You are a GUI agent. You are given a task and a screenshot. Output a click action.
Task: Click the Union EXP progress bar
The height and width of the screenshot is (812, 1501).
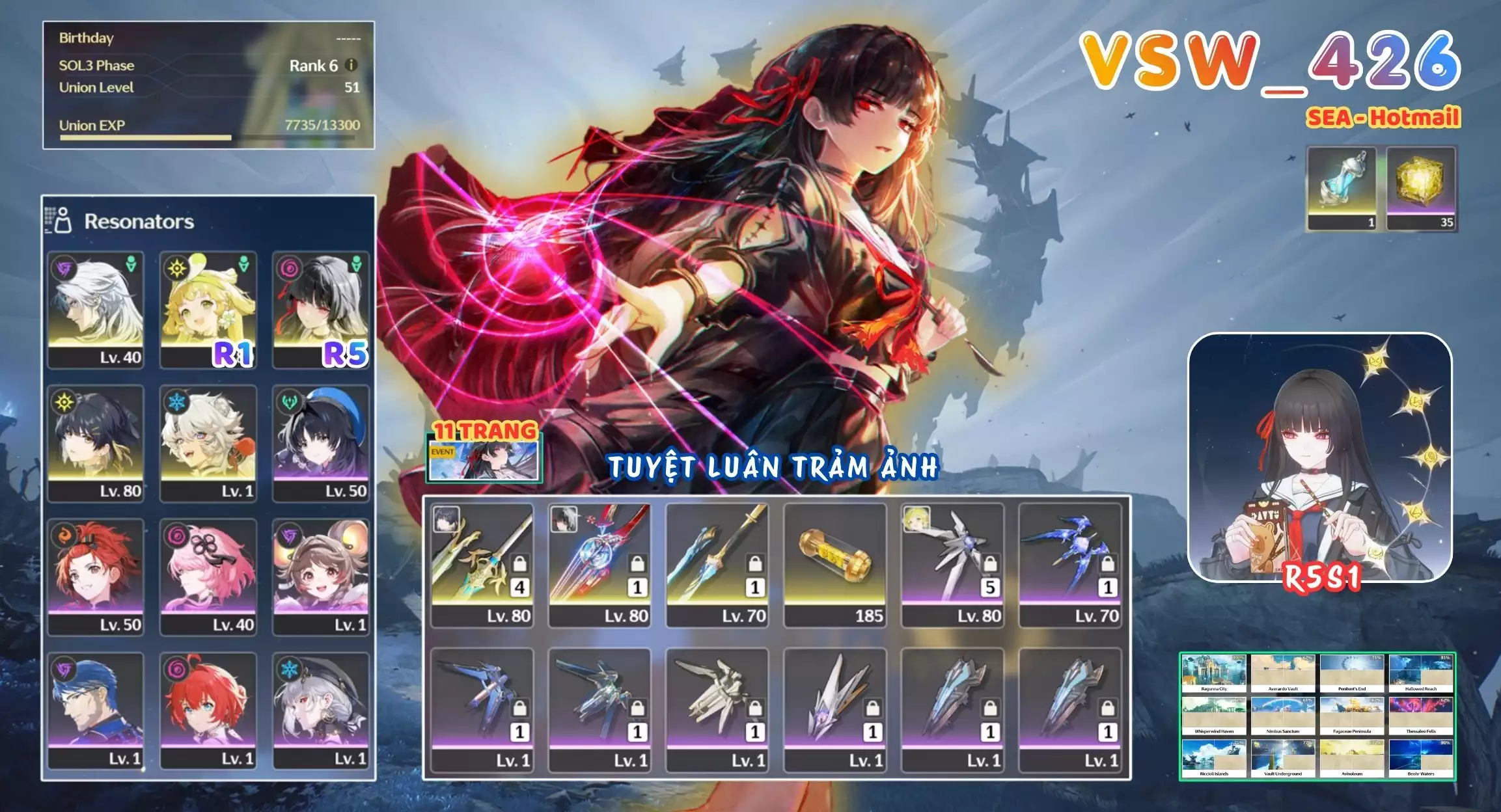(195, 137)
